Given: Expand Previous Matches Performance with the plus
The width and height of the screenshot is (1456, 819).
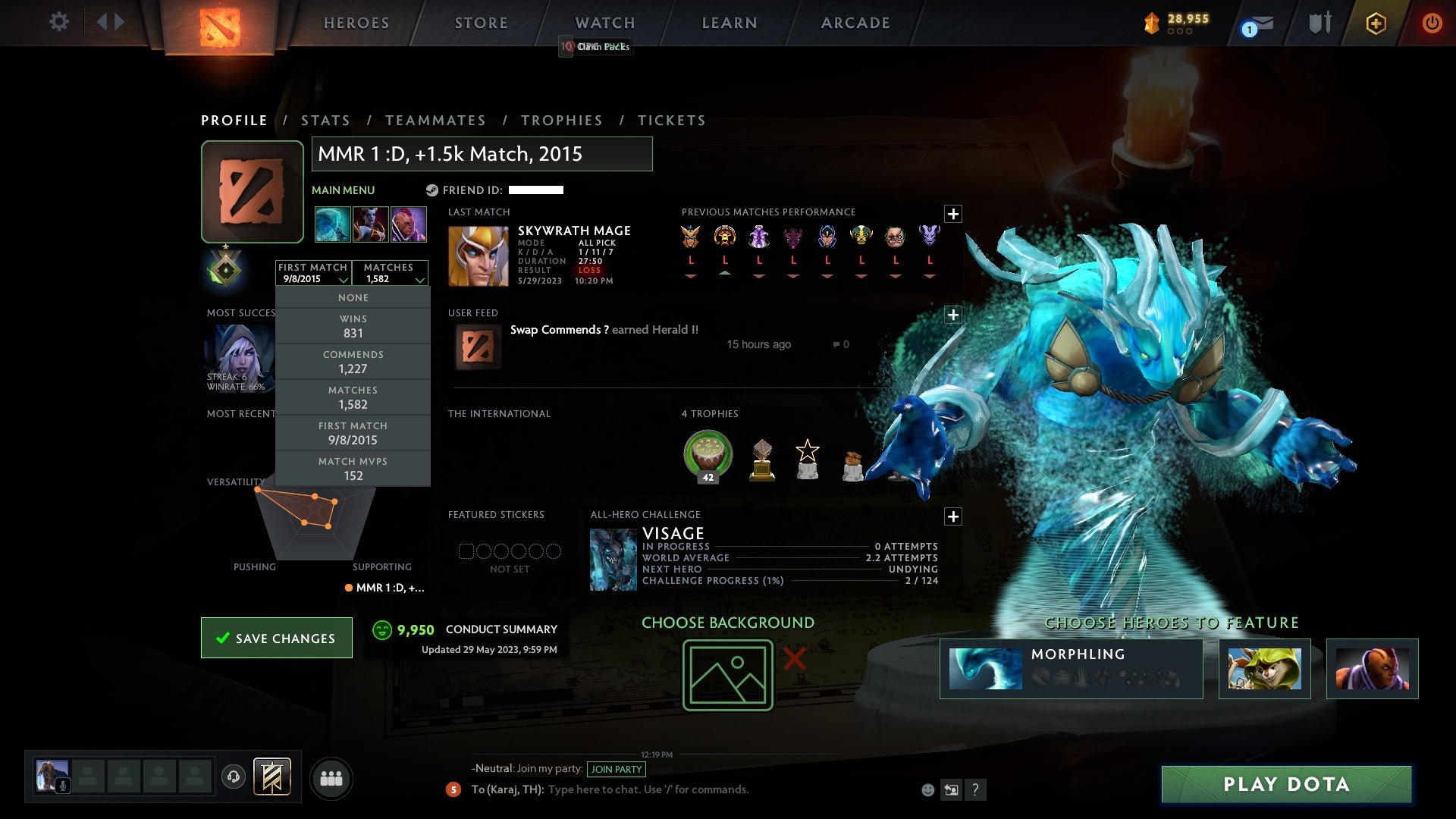Looking at the screenshot, I should [x=953, y=214].
